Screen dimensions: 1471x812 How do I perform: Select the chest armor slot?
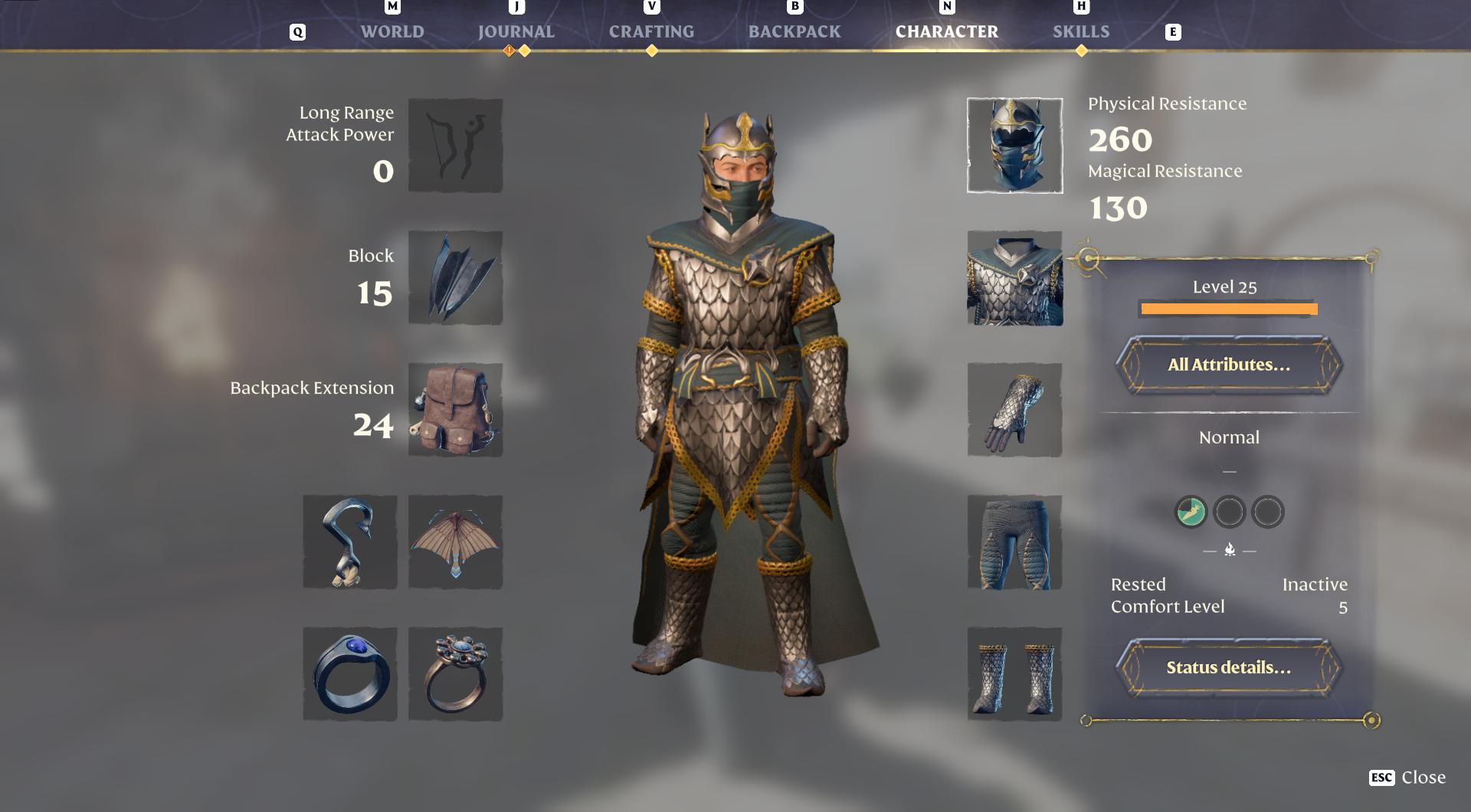coord(1014,277)
